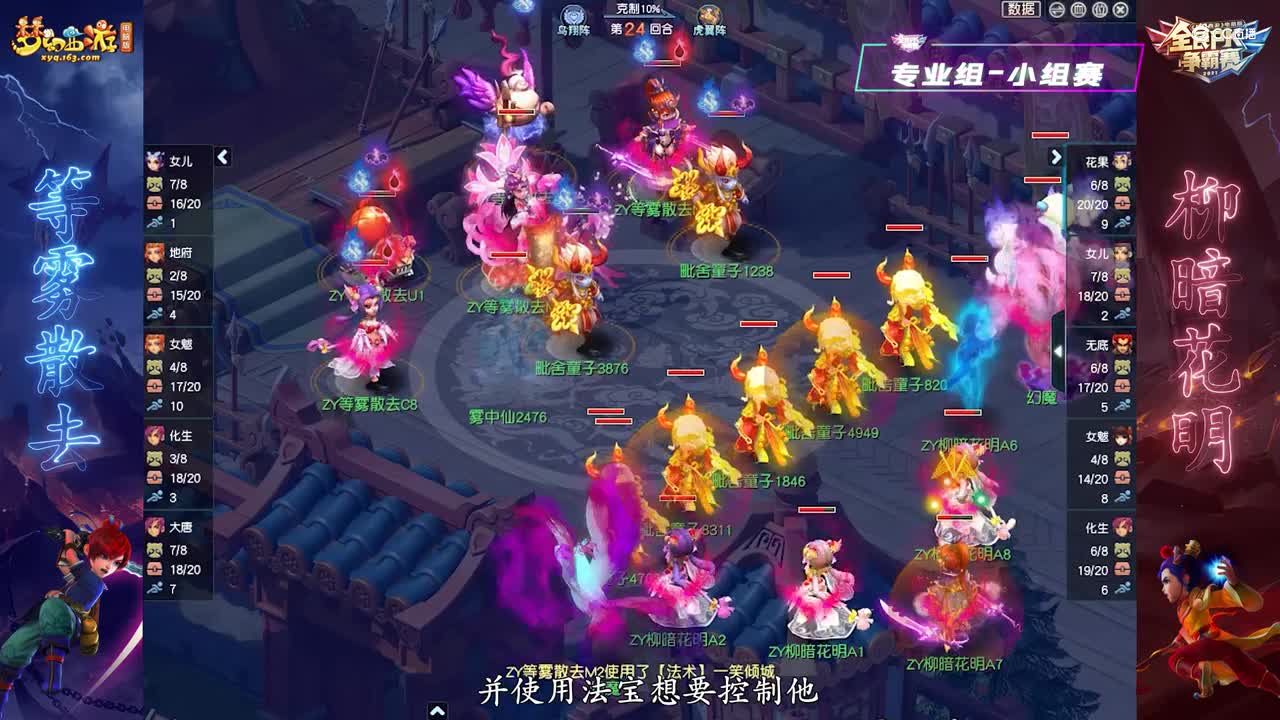Toggle the third circular icon near top right
This screenshot has width=1280, height=720.
(x=1100, y=10)
